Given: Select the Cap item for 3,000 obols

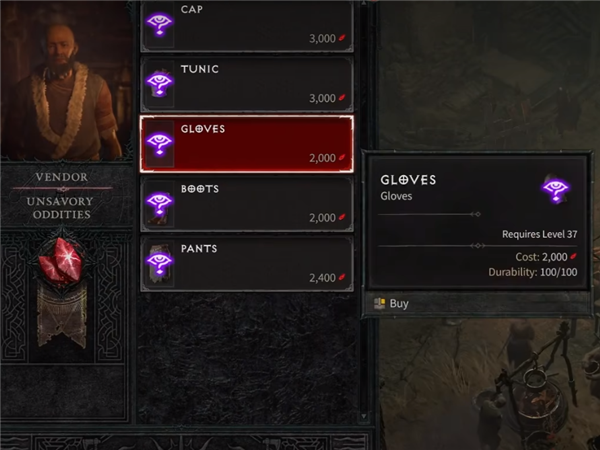Looking at the screenshot, I should pos(246,25).
